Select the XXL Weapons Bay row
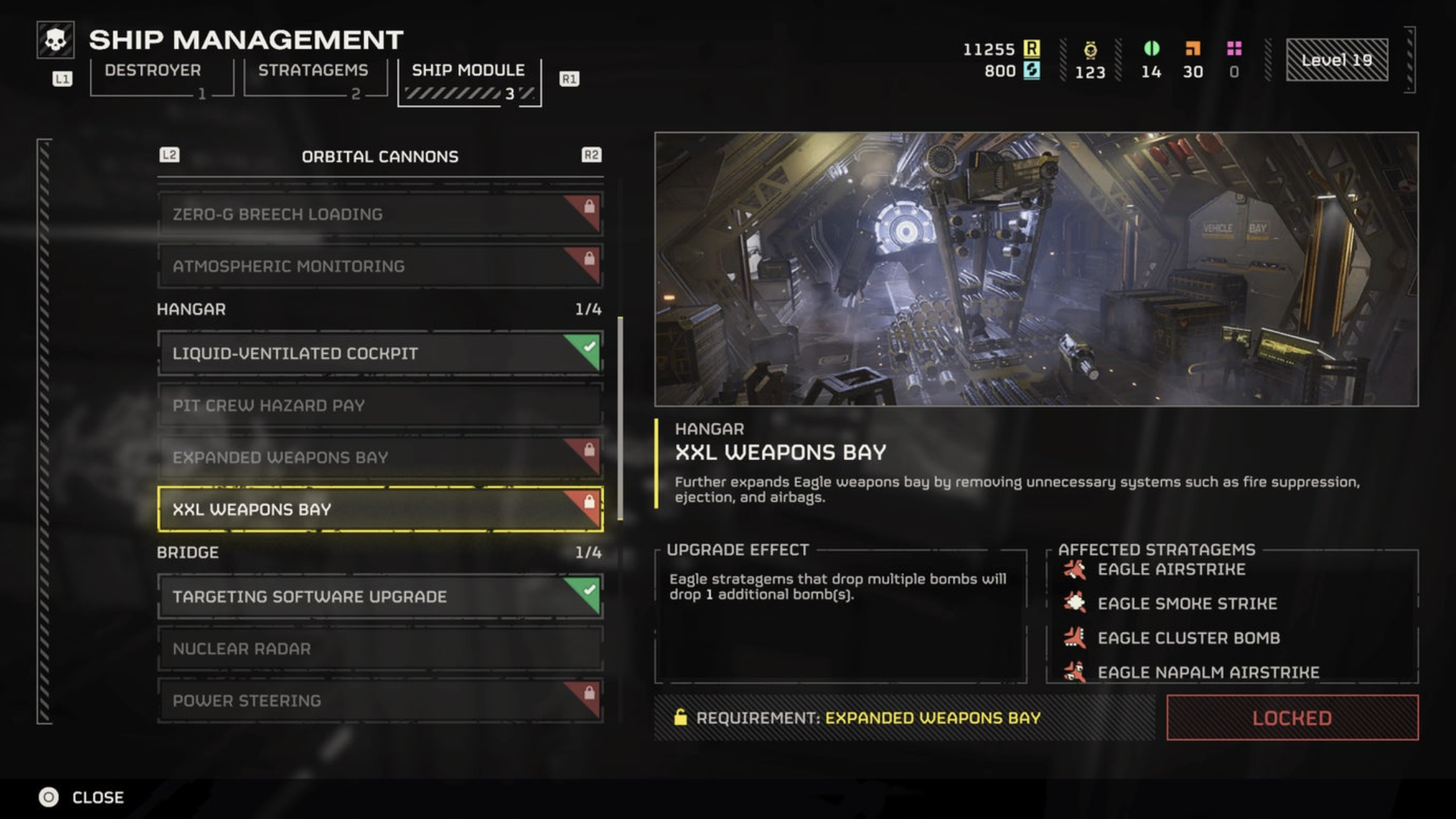 coord(379,509)
